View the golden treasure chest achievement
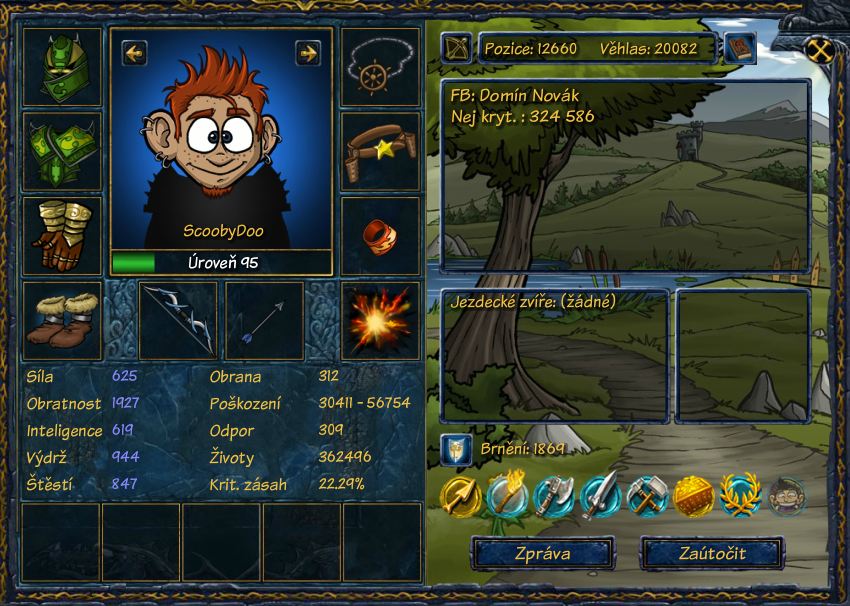The width and height of the screenshot is (850, 606). (692, 494)
